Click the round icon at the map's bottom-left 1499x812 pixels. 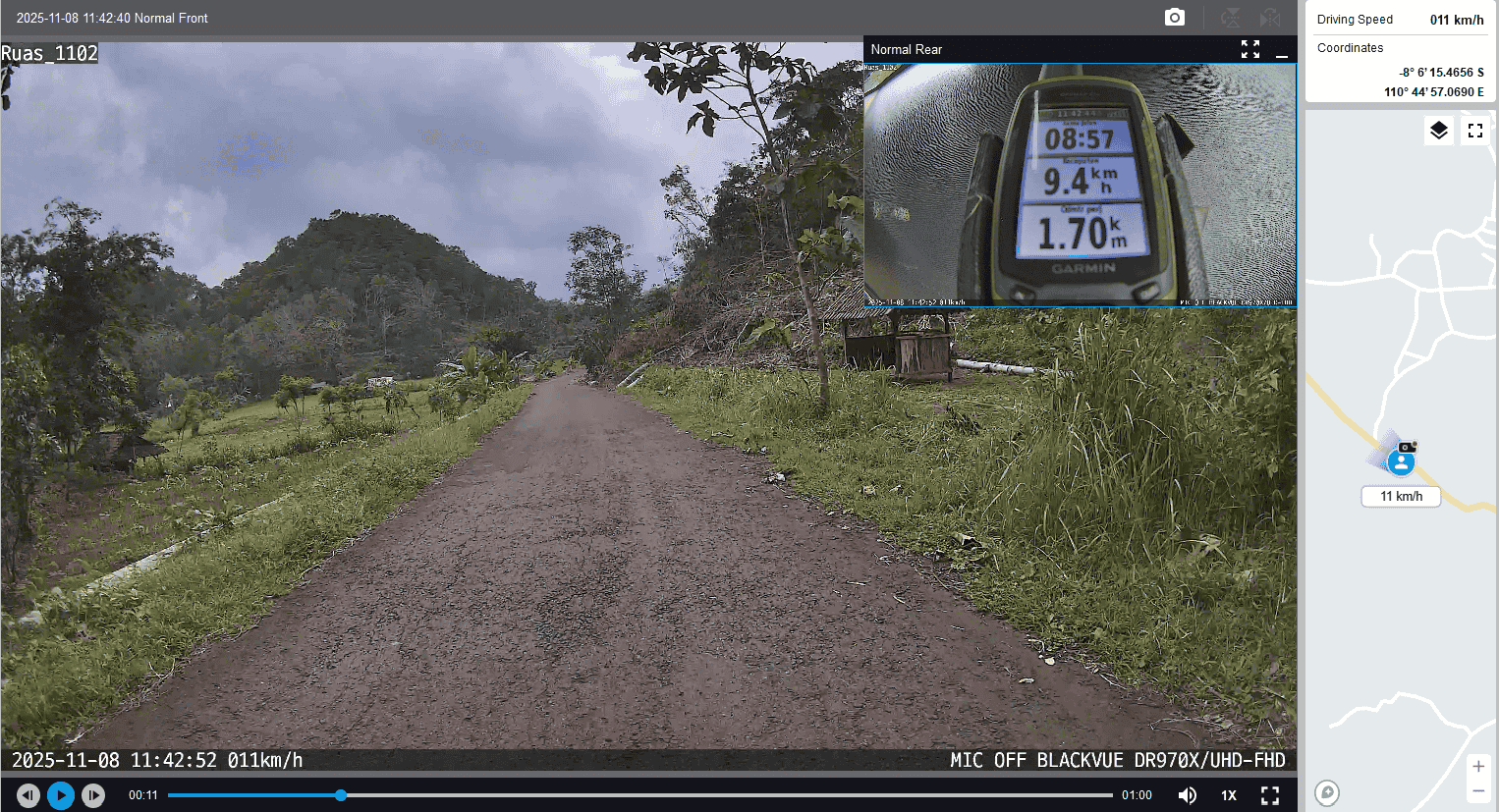1327,792
